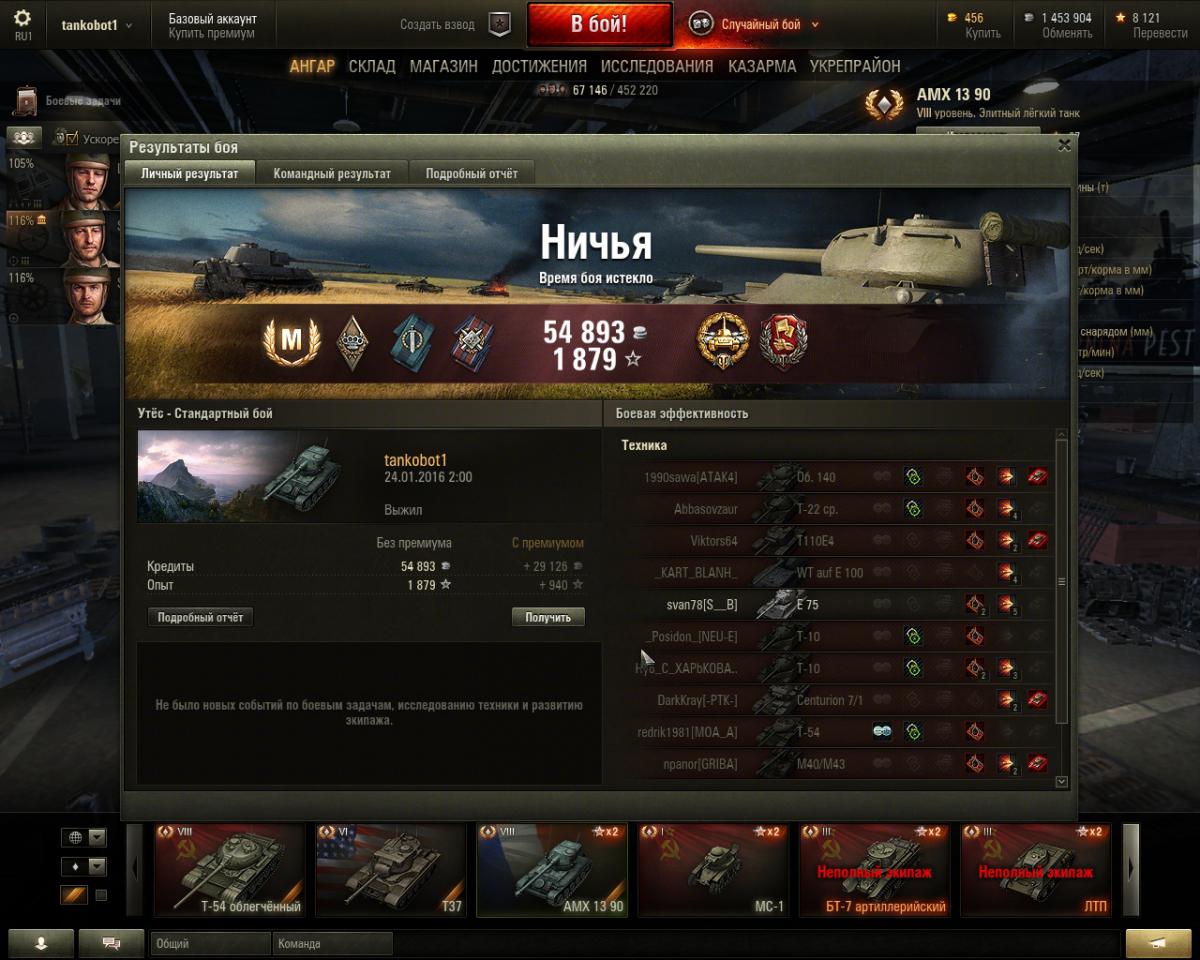Screen dimensions: 1200x960
Task: Open detailed report button under credits
Action: [200, 617]
